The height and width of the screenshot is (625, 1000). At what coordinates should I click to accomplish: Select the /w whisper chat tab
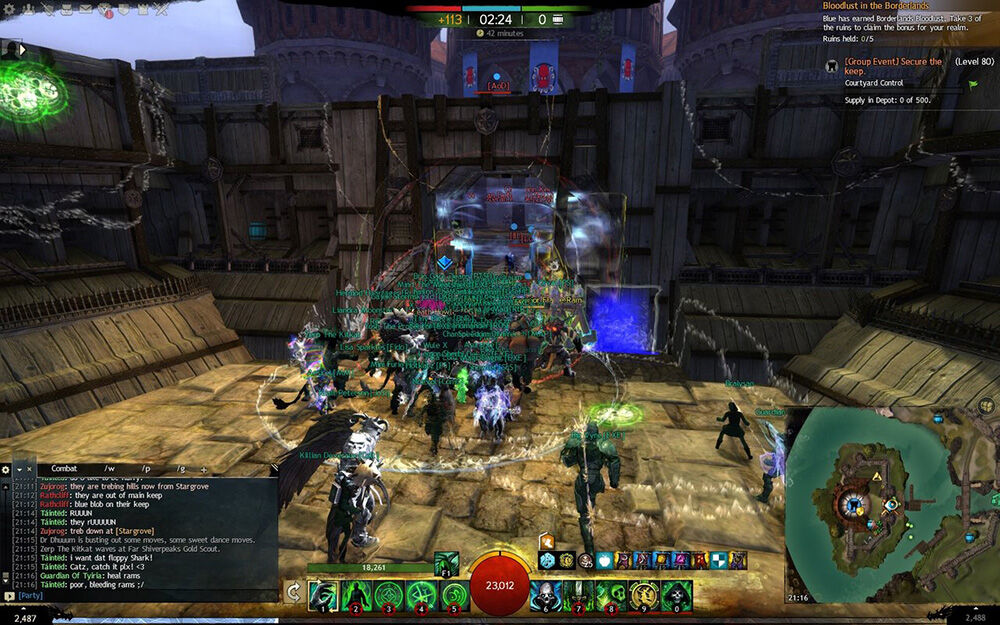pyautogui.click(x=109, y=468)
